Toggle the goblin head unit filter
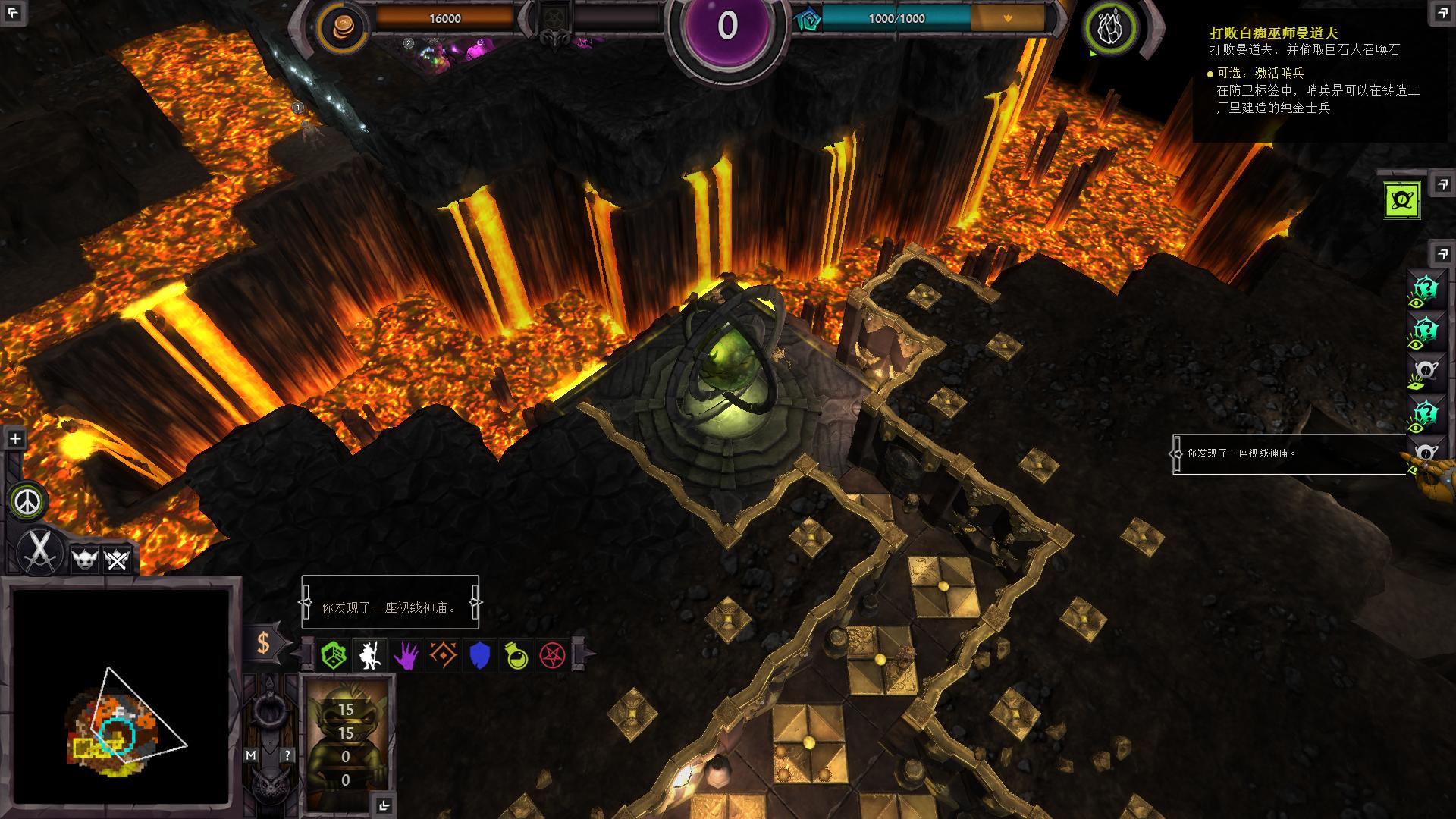Screen dimensions: 1456x819 pyautogui.click(x=85, y=561)
